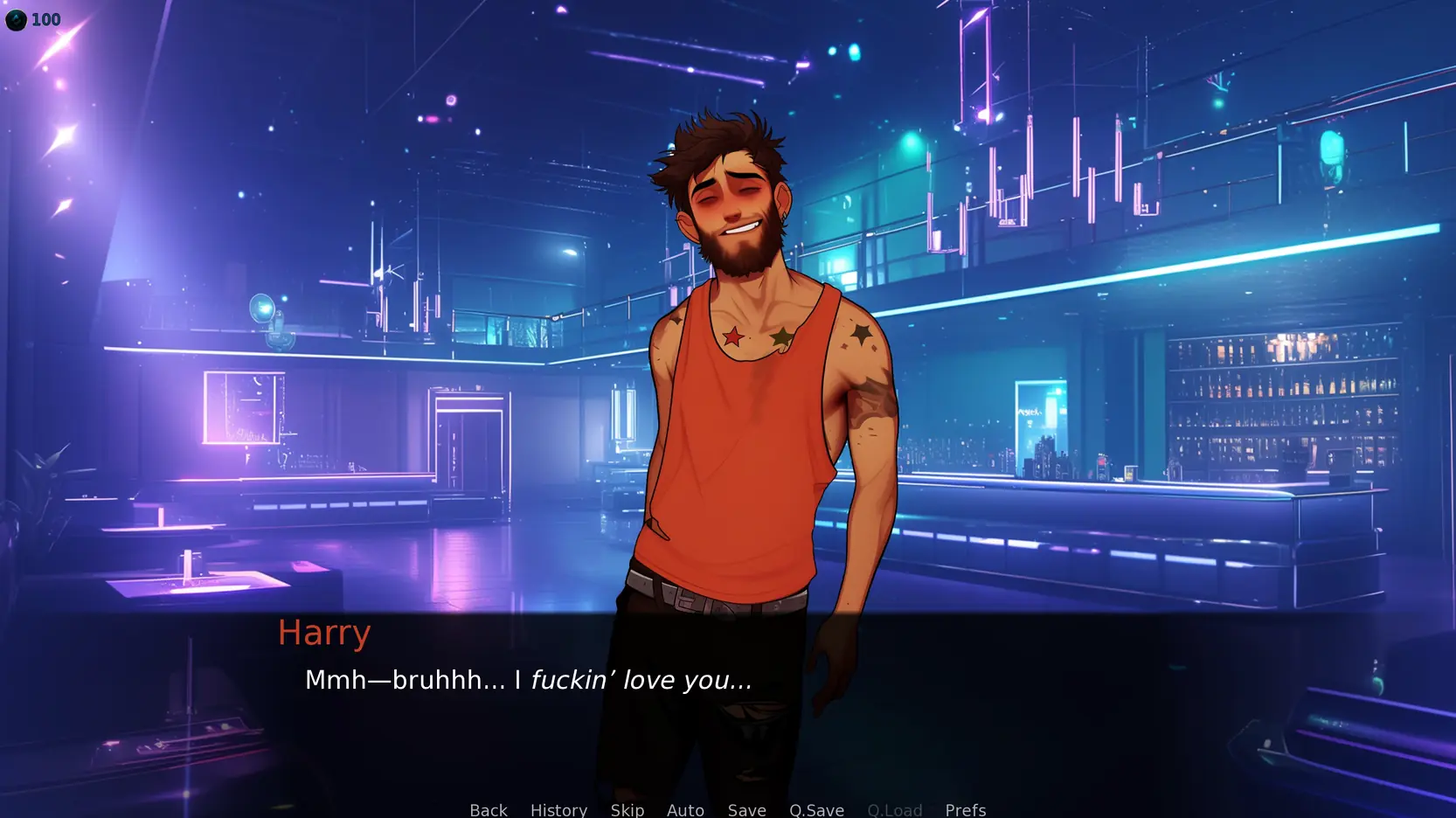Screen dimensions: 1456x818
Task: Quick save with Q.Save
Action: click(816, 809)
